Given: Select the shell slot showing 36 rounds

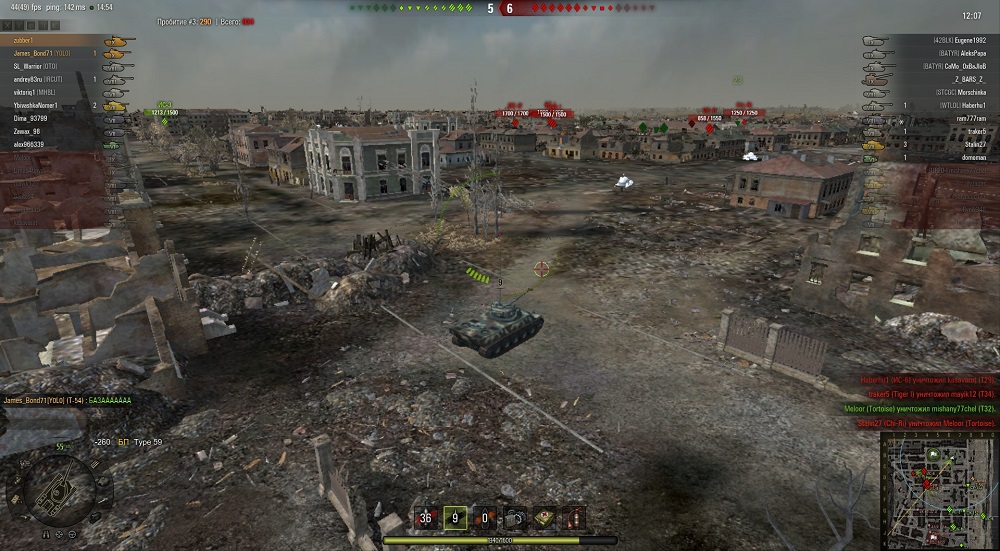Looking at the screenshot, I should pos(427,518).
